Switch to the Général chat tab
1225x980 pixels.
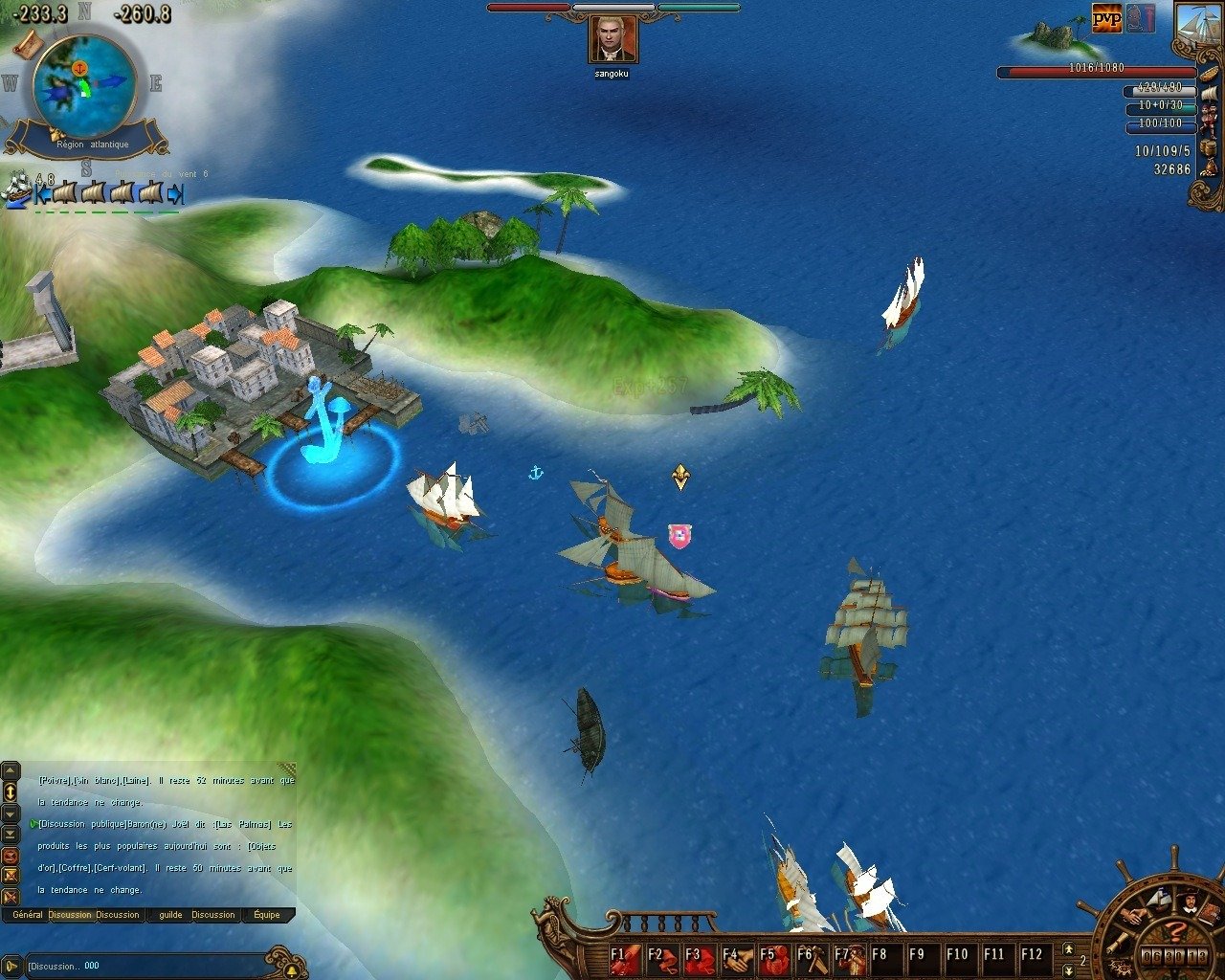coord(28,915)
